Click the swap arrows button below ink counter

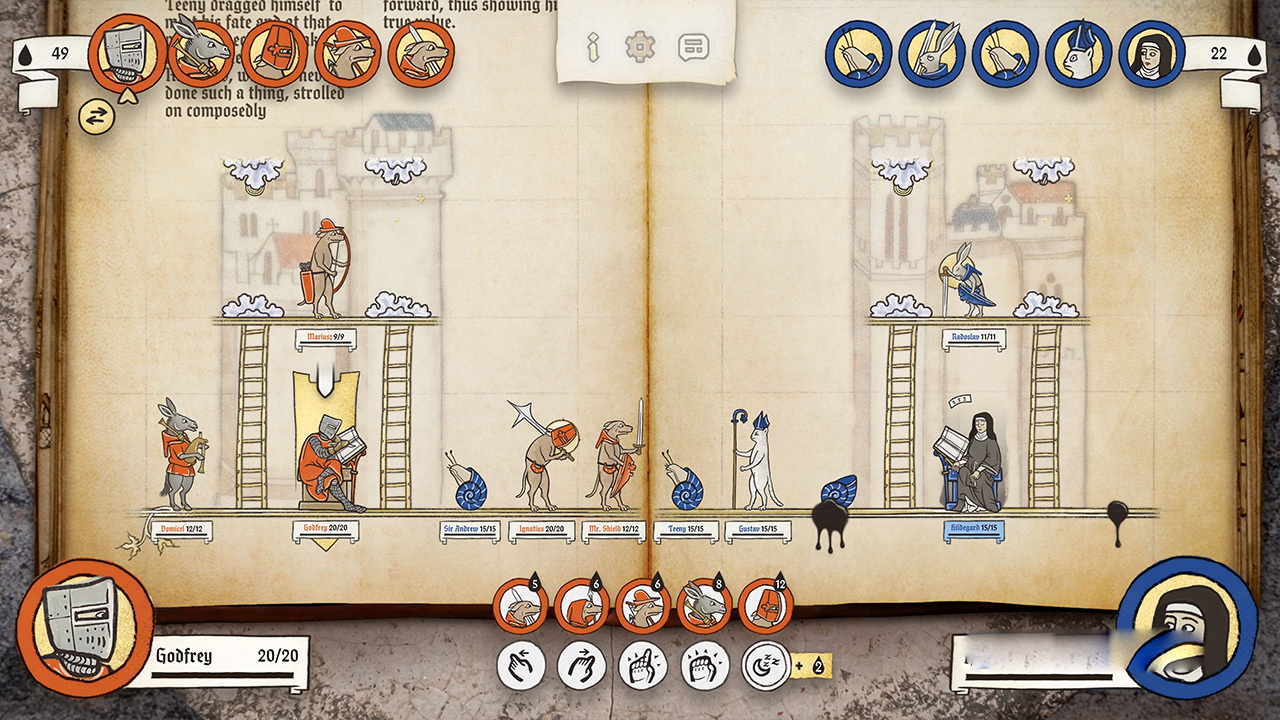point(97,117)
